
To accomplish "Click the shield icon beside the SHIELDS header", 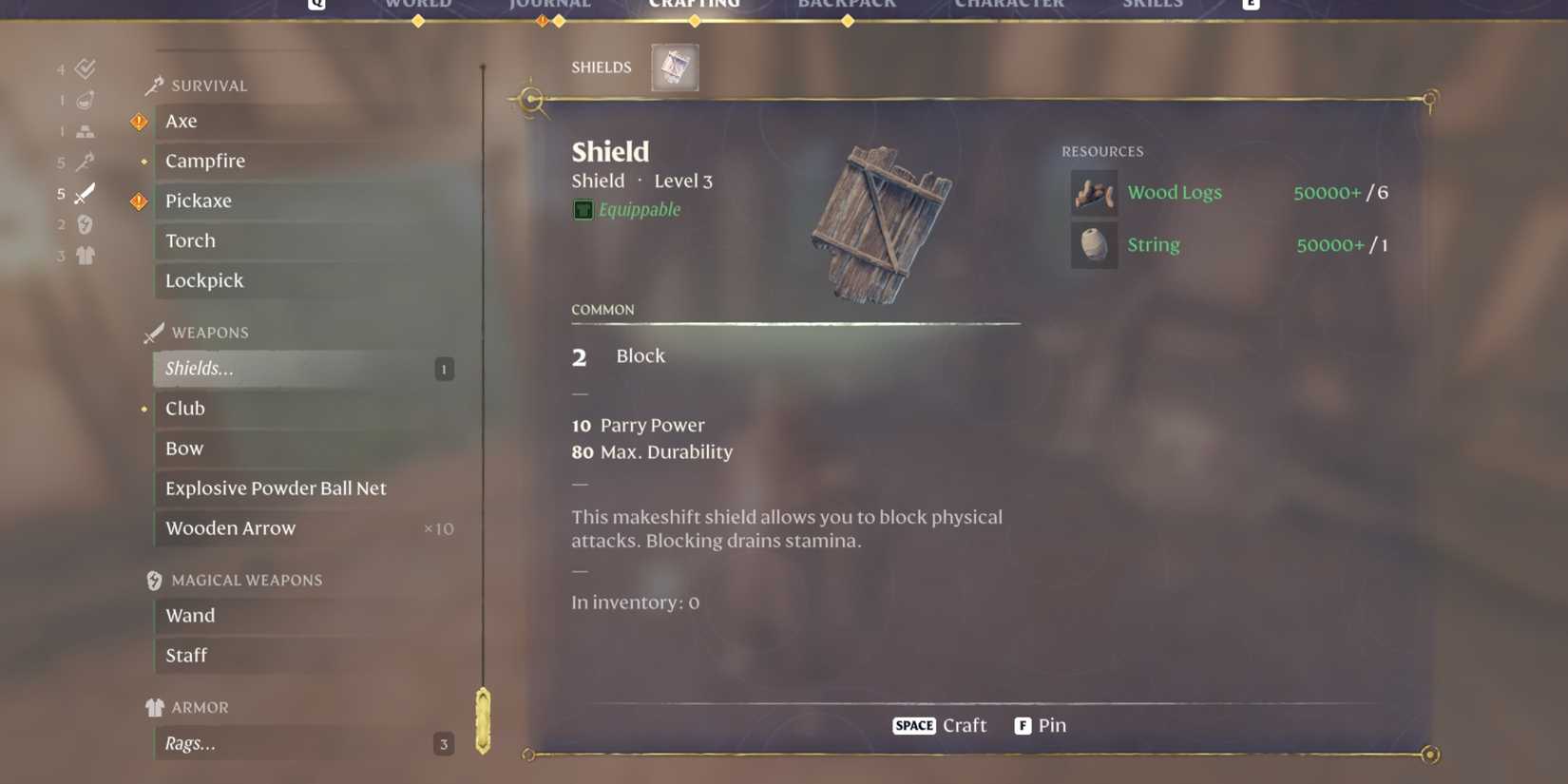I will point(675,67).
